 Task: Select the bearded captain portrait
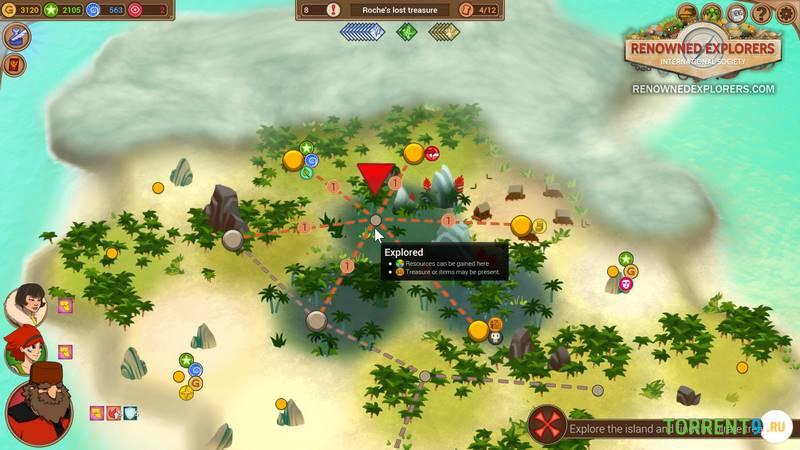pos(40,405)
